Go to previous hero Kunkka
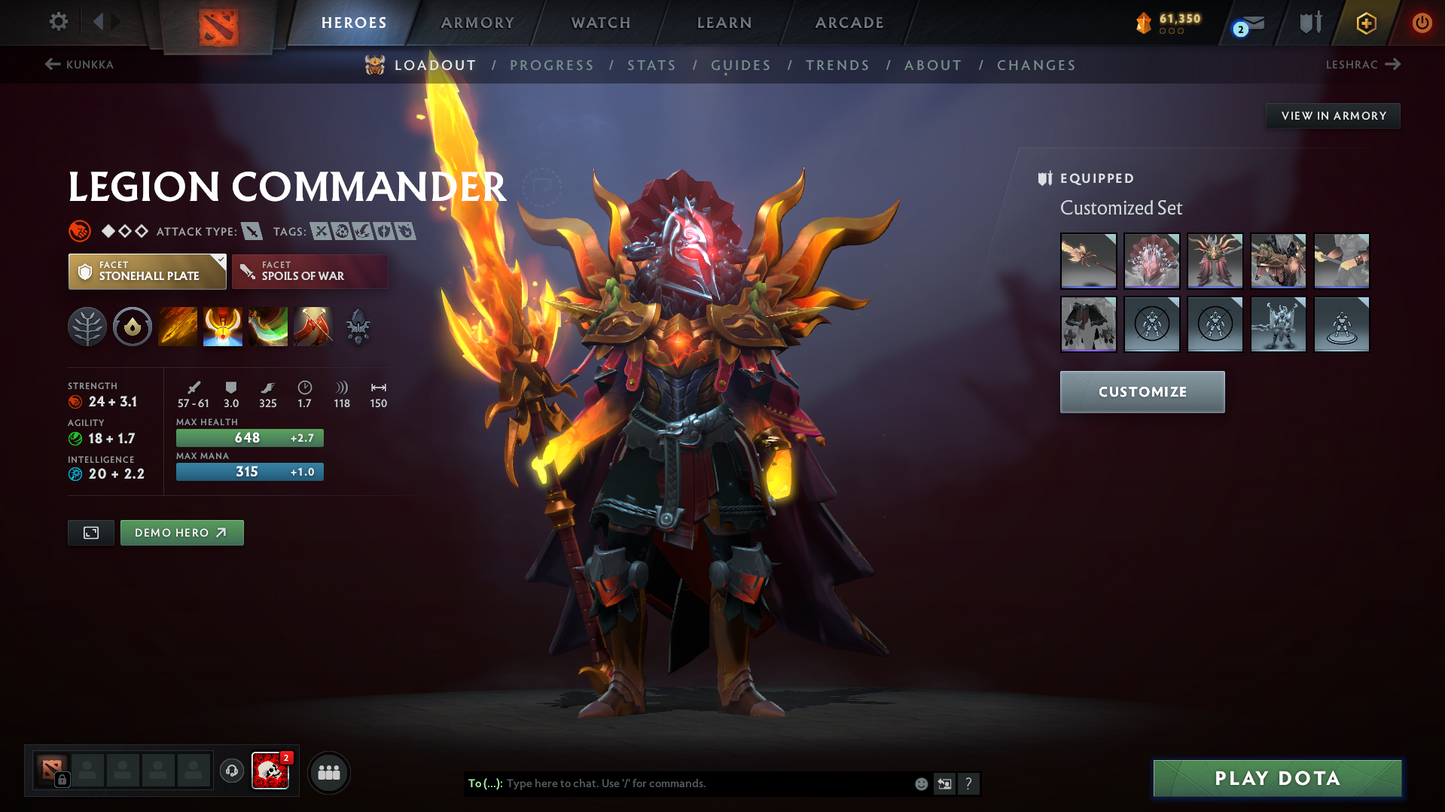The width and height of the screenshot is (1445, 812). click(x=80, y=65)
